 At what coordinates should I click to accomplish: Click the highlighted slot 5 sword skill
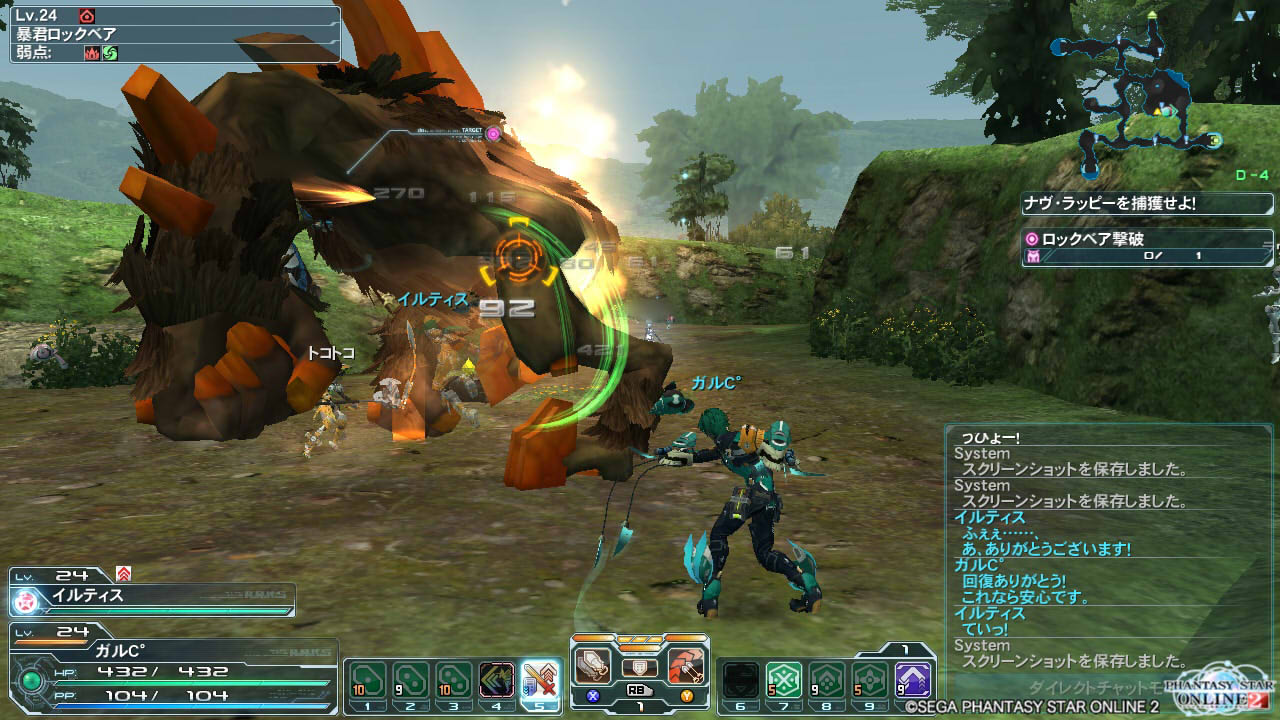(x=540, y=681)
